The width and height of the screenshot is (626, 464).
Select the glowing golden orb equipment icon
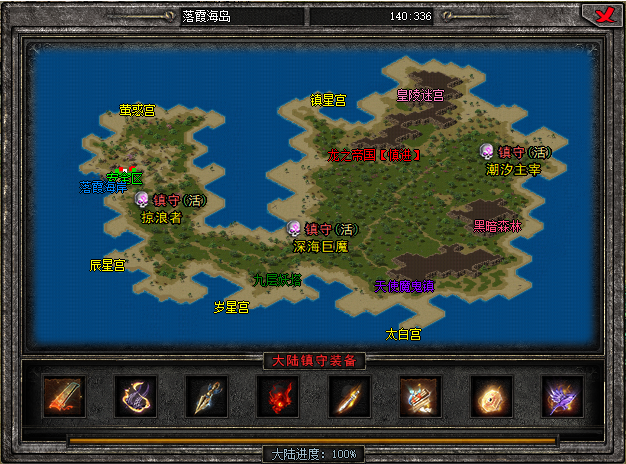point(492,396)
